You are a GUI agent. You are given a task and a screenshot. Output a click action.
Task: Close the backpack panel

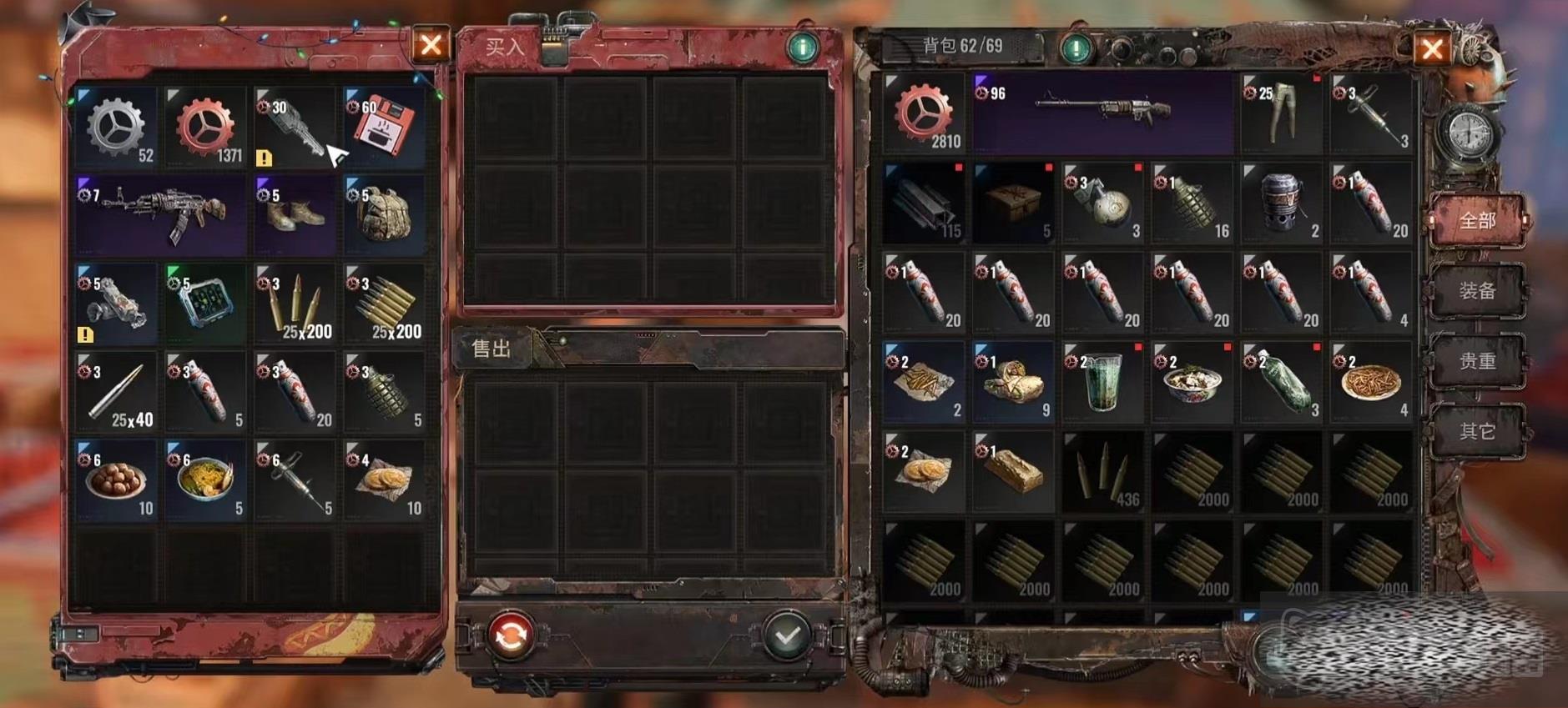tap(1431, 49)
